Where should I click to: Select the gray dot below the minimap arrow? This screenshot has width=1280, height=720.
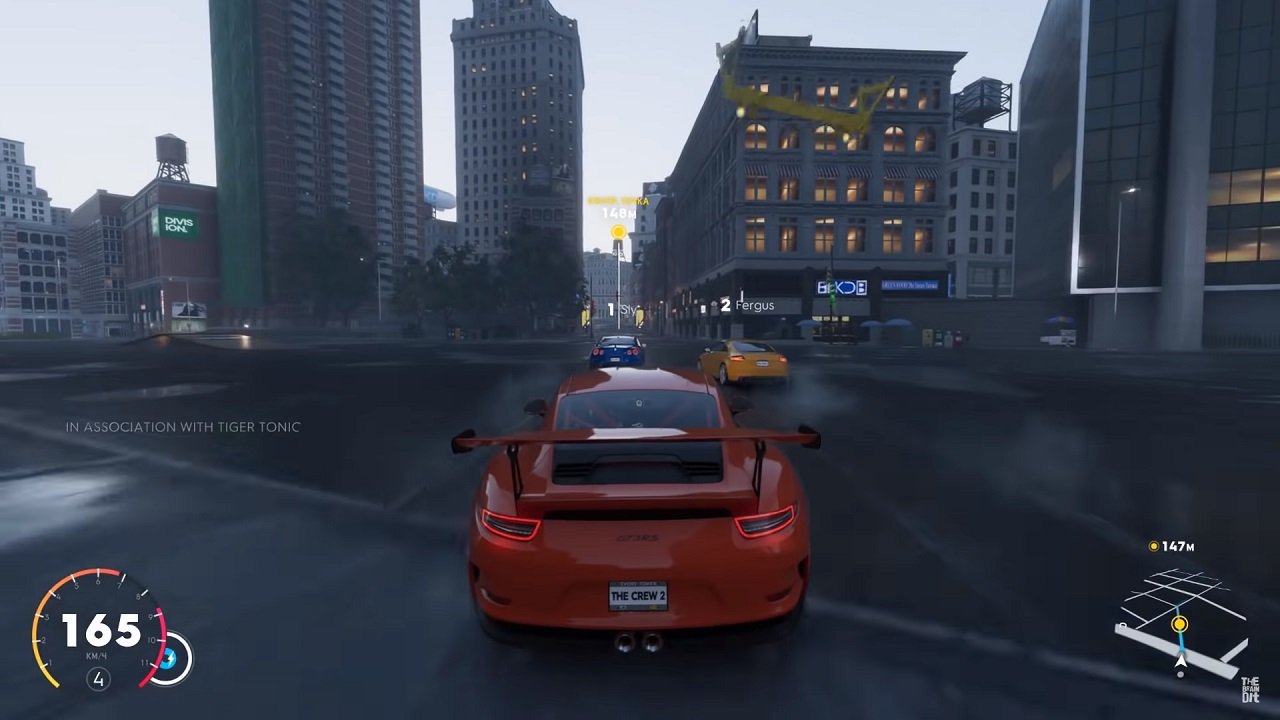(x=1180, y=674)
